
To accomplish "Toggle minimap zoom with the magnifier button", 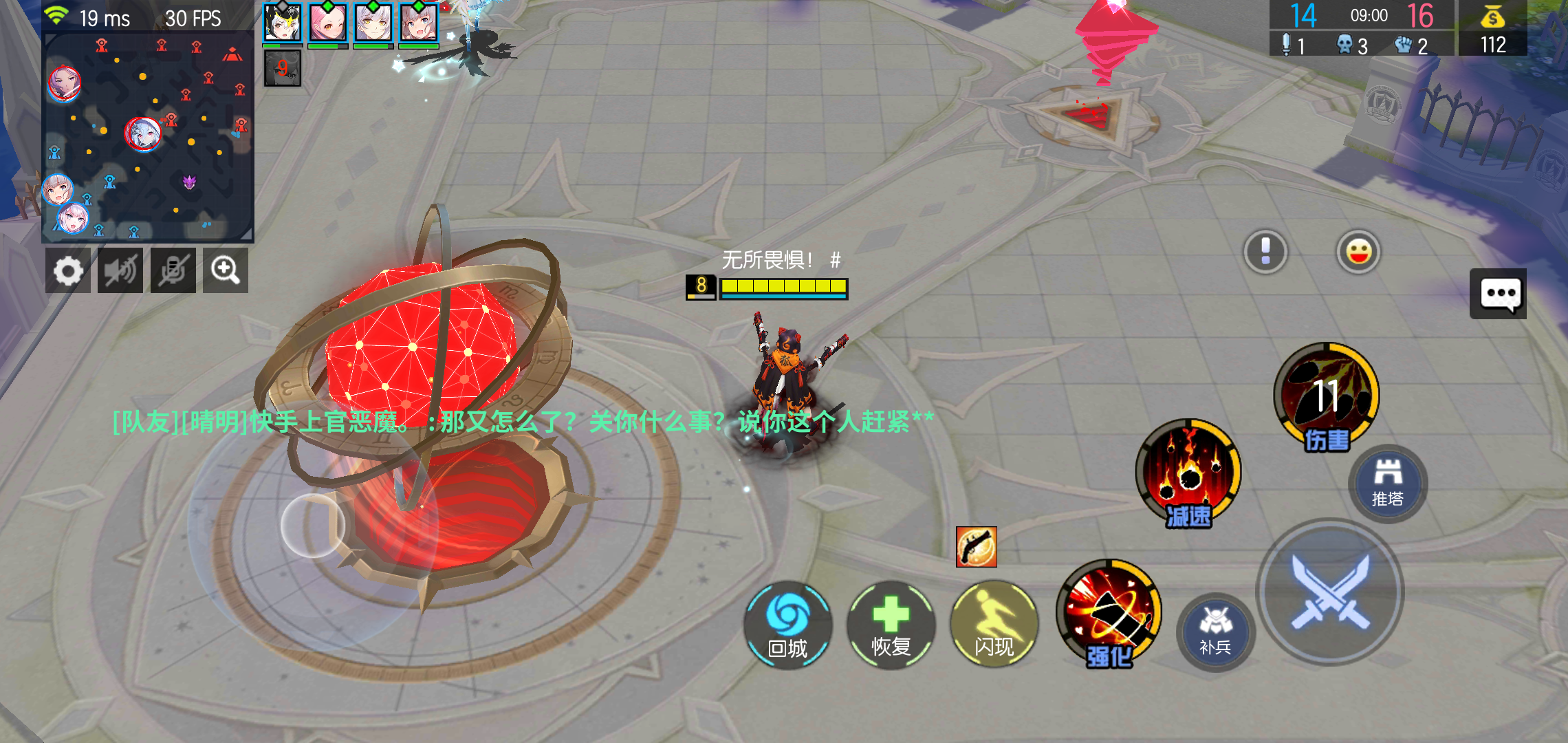I will pyautogui.click(x=226, y=270).
